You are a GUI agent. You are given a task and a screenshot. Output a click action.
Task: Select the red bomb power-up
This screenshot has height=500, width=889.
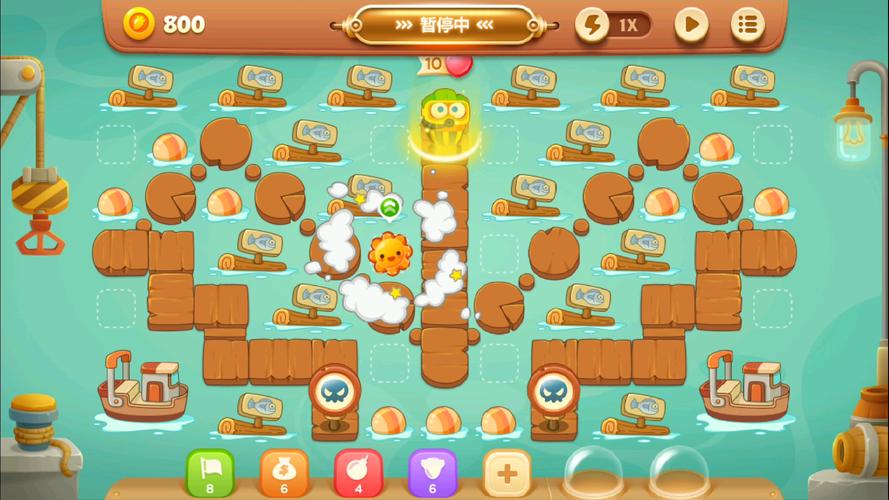click(358, 472)
